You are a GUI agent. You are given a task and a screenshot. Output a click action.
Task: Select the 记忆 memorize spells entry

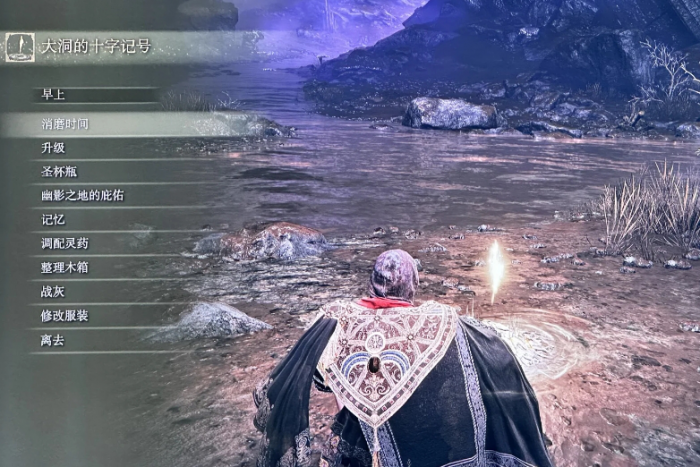tap(54, 220)
